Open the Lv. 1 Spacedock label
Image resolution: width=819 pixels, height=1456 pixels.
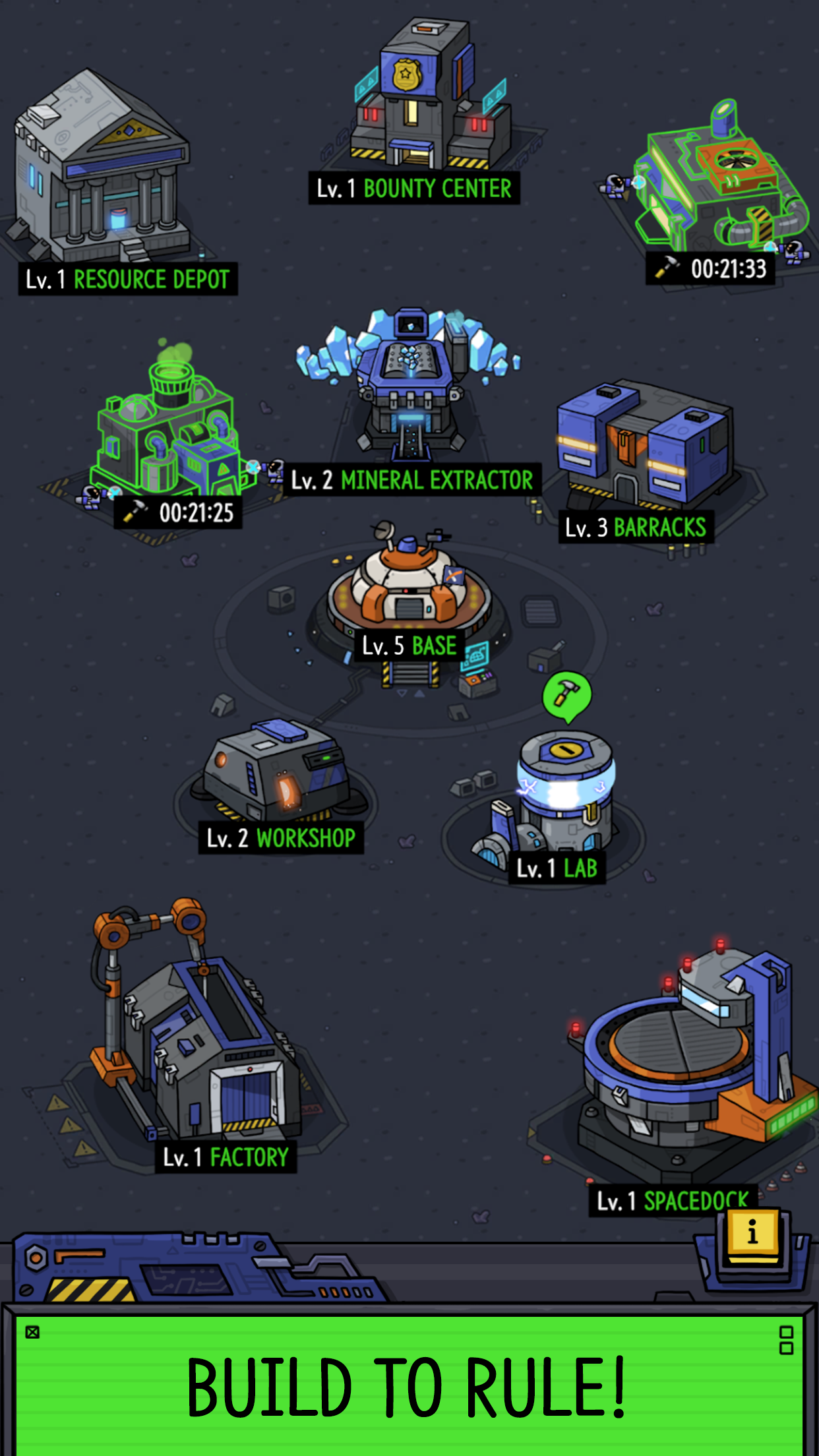tap(672, 1201)
